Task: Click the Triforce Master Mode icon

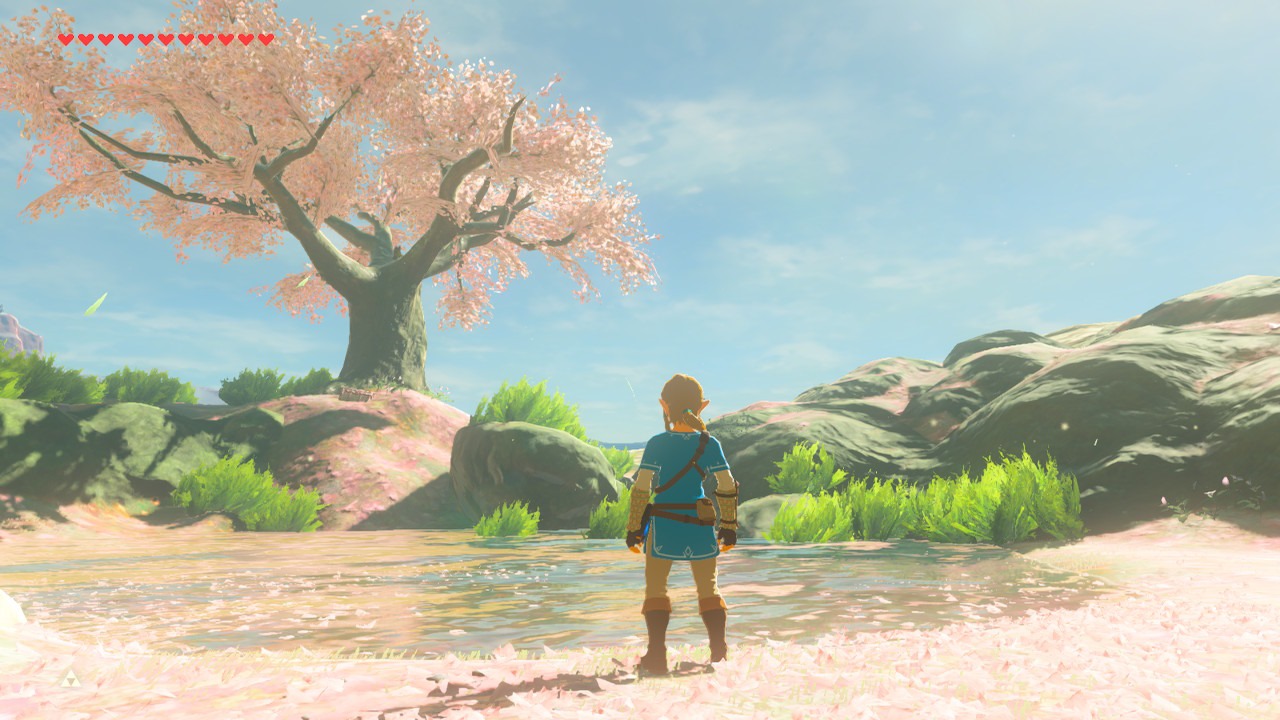Action: click(69, 679)
